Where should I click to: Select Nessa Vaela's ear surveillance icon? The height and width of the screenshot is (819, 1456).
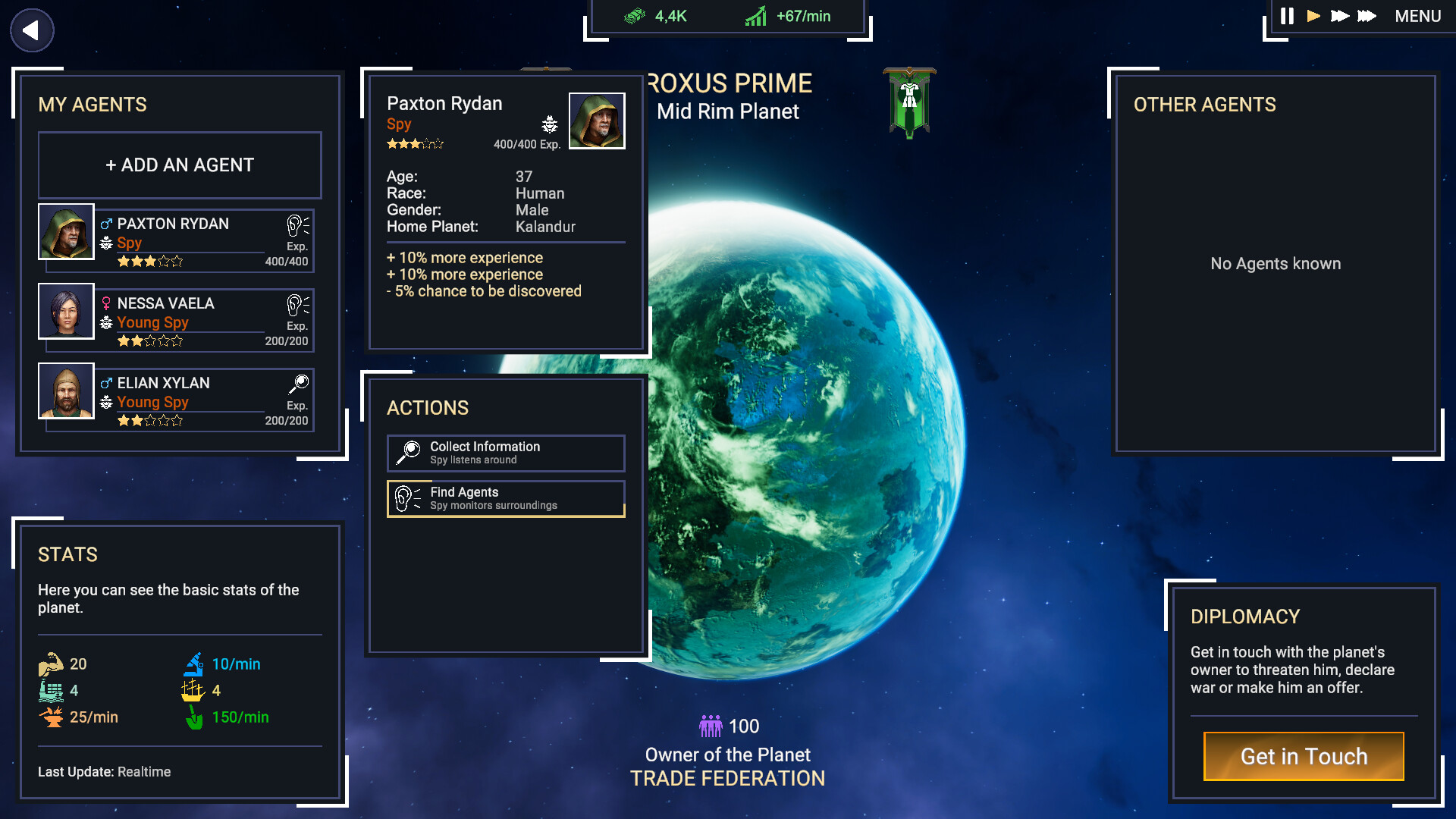(296, 305)
